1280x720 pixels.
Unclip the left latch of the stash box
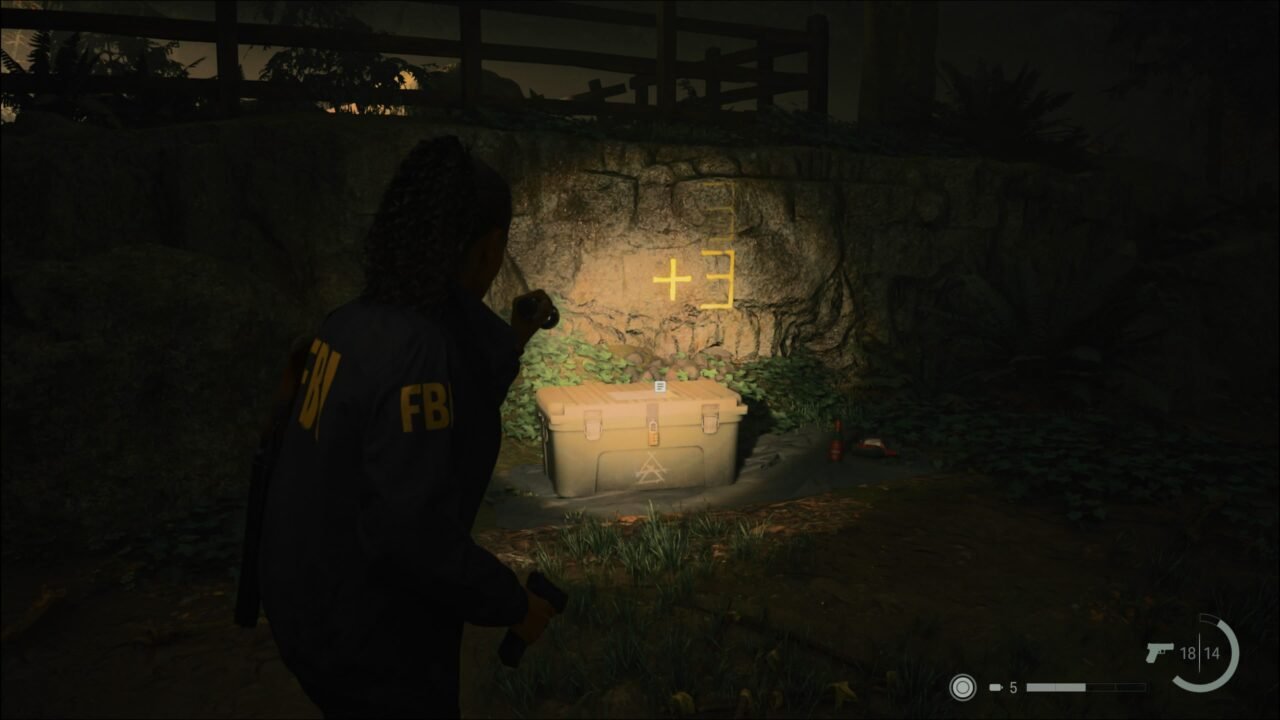pyautogui.click(x=592, y=425)
